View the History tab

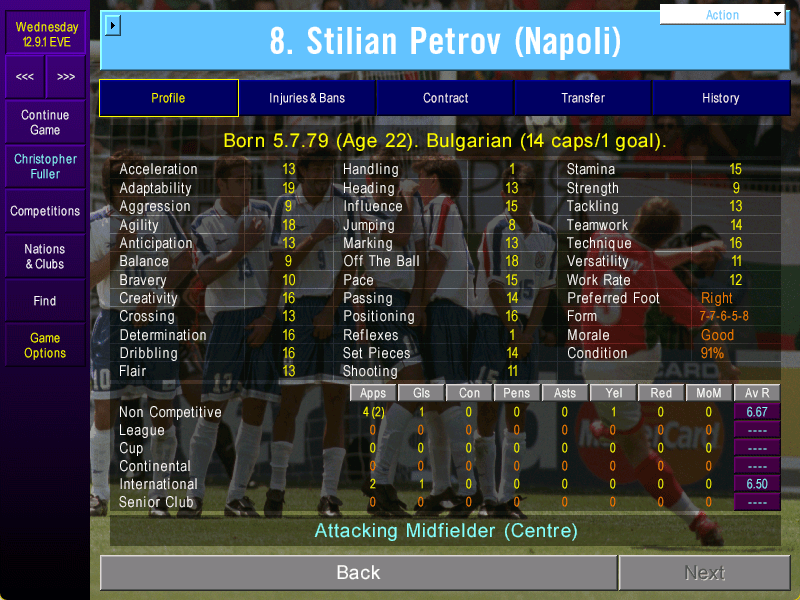[720, 98]
